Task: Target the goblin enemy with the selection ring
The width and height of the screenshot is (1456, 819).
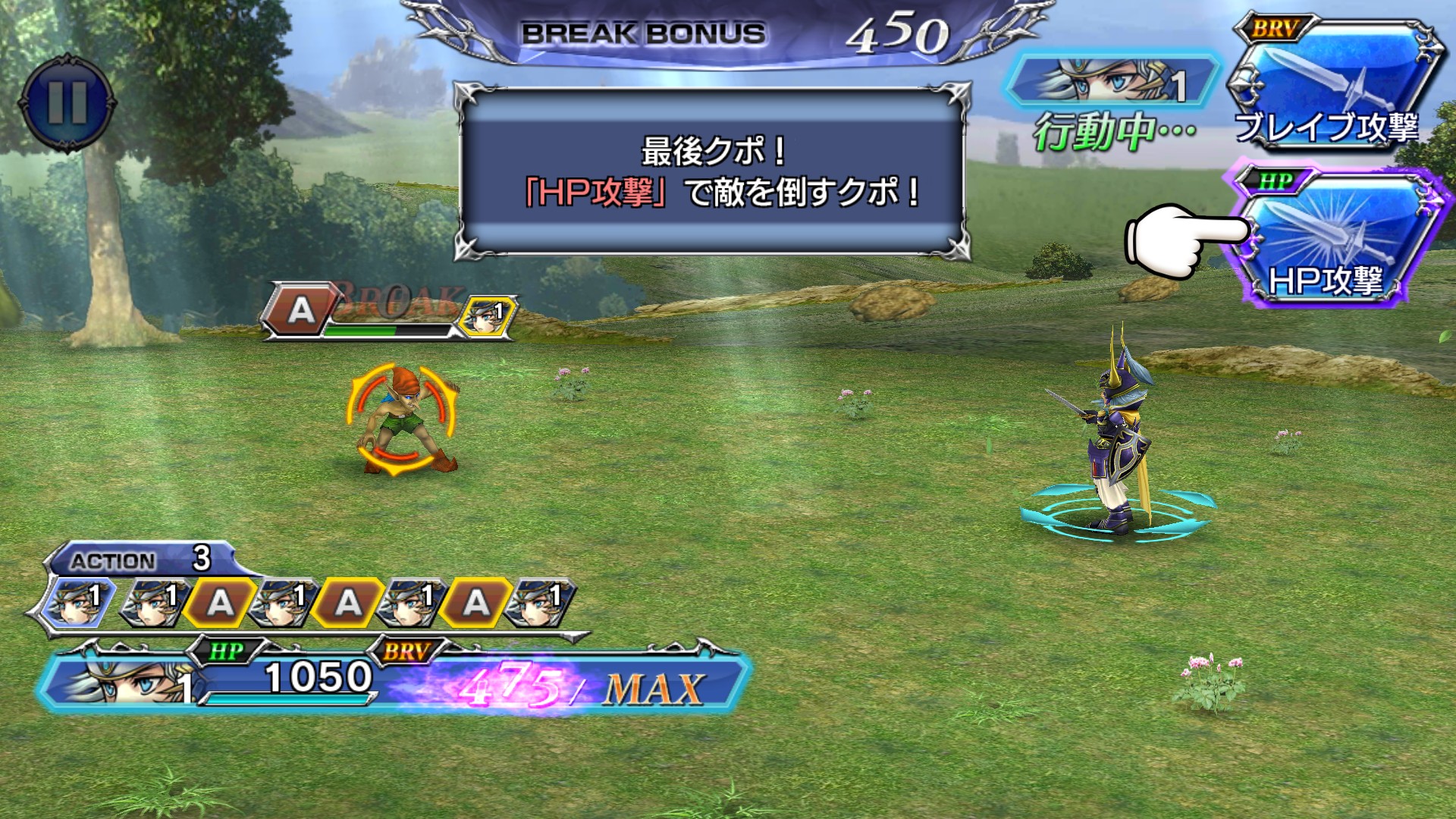Action: point(402,419)
